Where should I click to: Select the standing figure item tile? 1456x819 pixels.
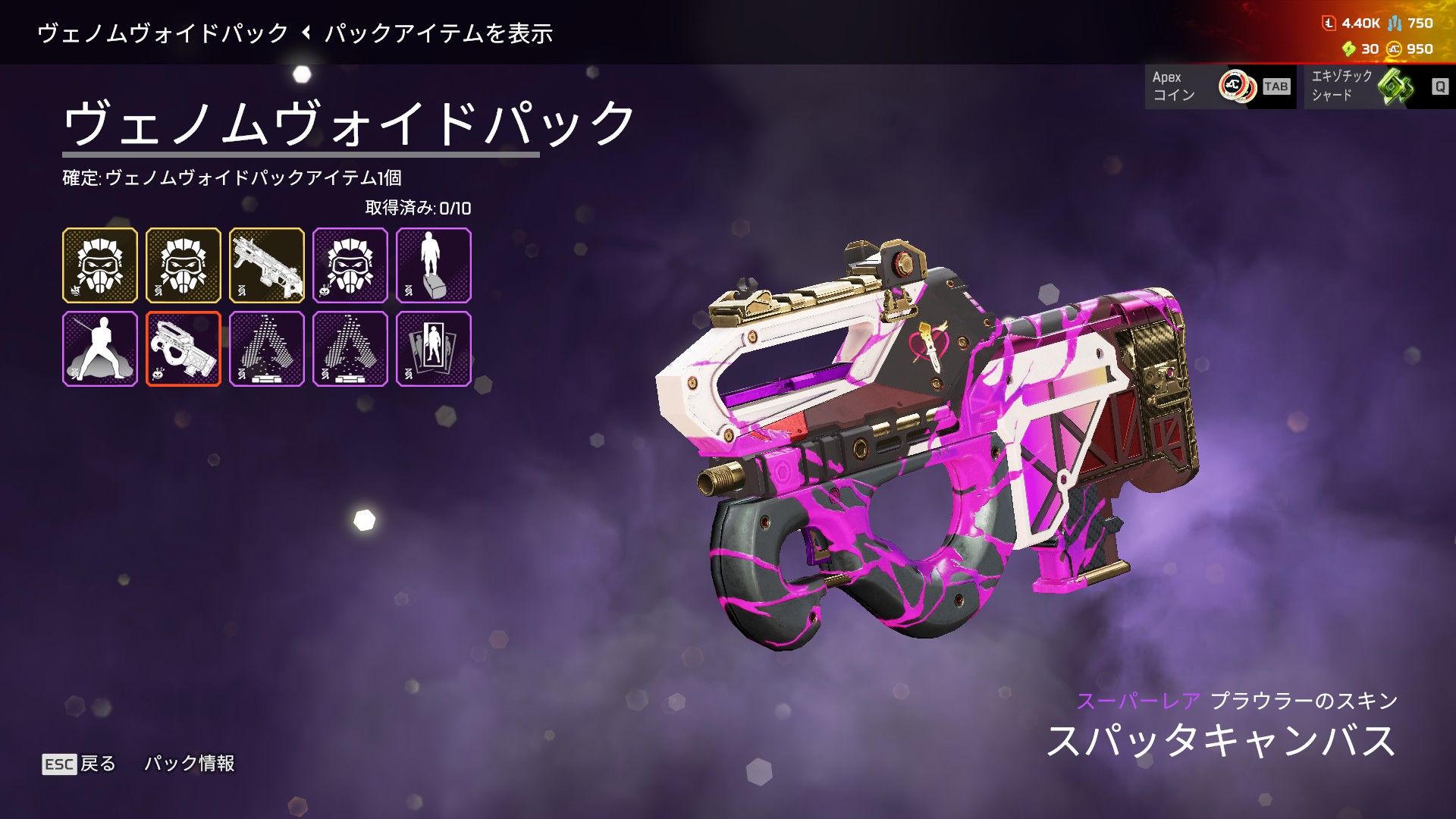tap(434, 265)
